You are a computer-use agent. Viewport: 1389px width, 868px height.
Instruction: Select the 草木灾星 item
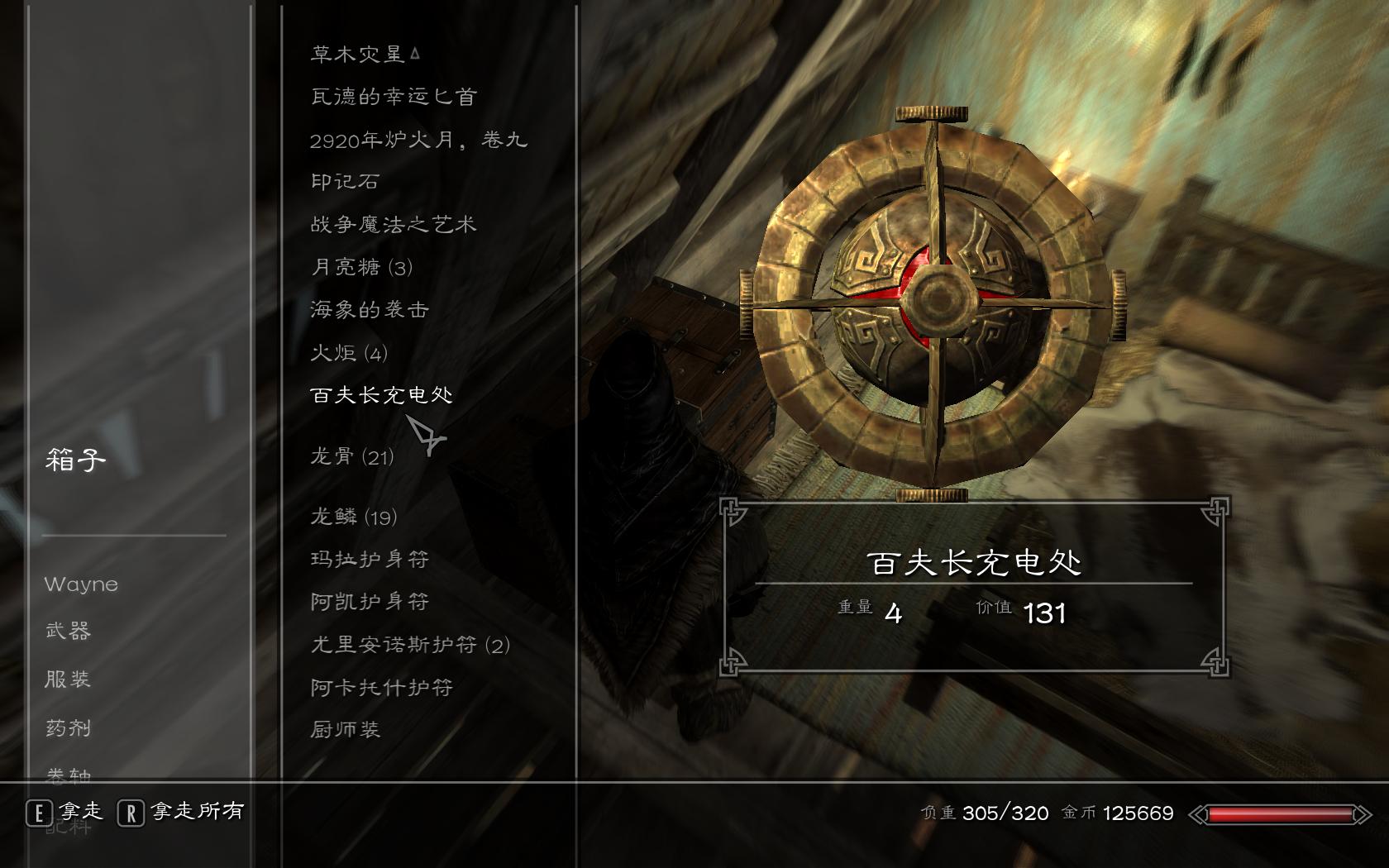point(358,55)
